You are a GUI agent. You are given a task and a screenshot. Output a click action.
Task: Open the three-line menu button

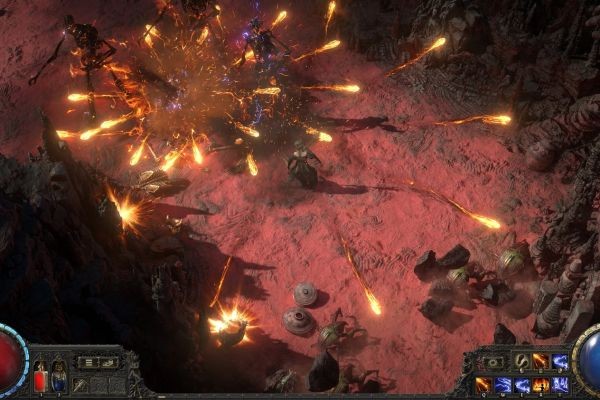(x=90, y=362)
